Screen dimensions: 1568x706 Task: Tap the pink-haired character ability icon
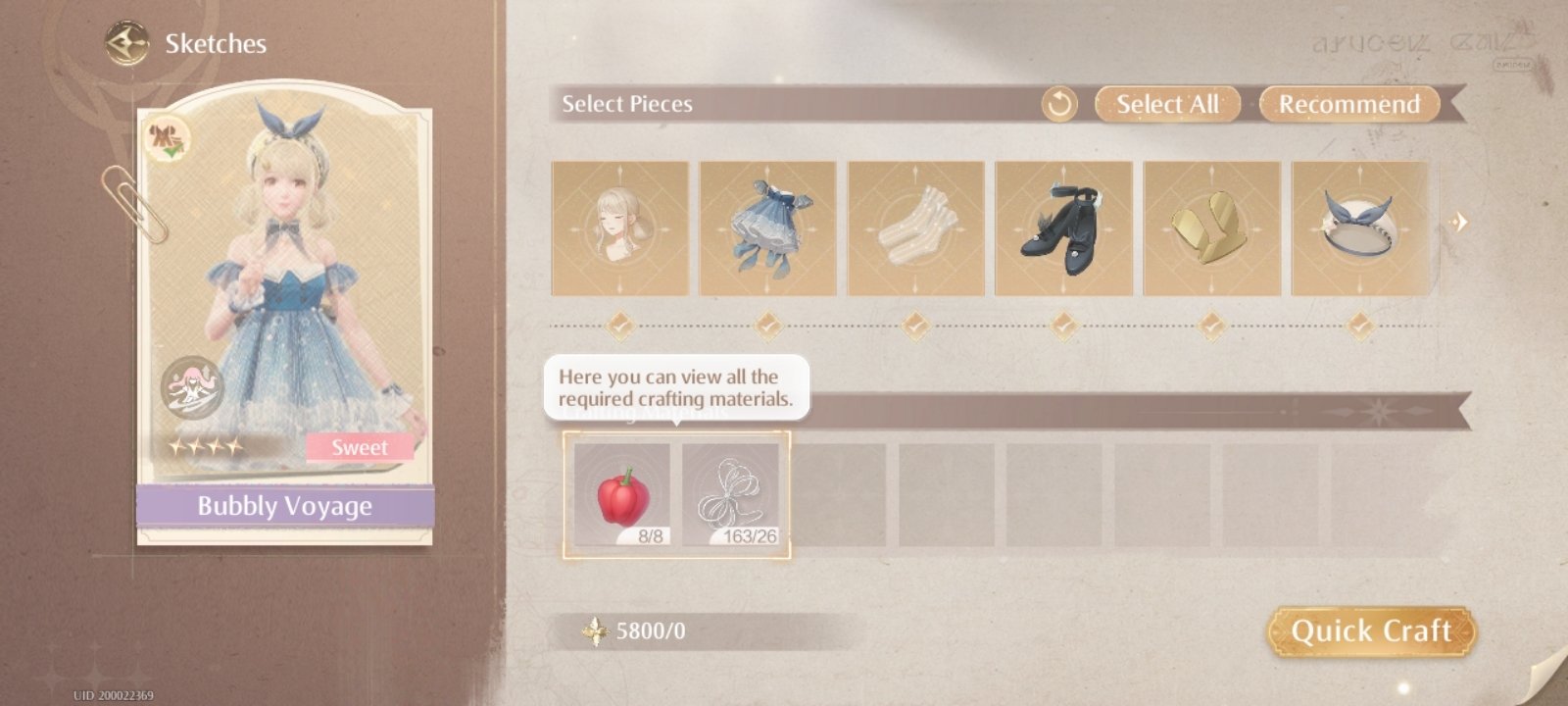coord(192,388)
